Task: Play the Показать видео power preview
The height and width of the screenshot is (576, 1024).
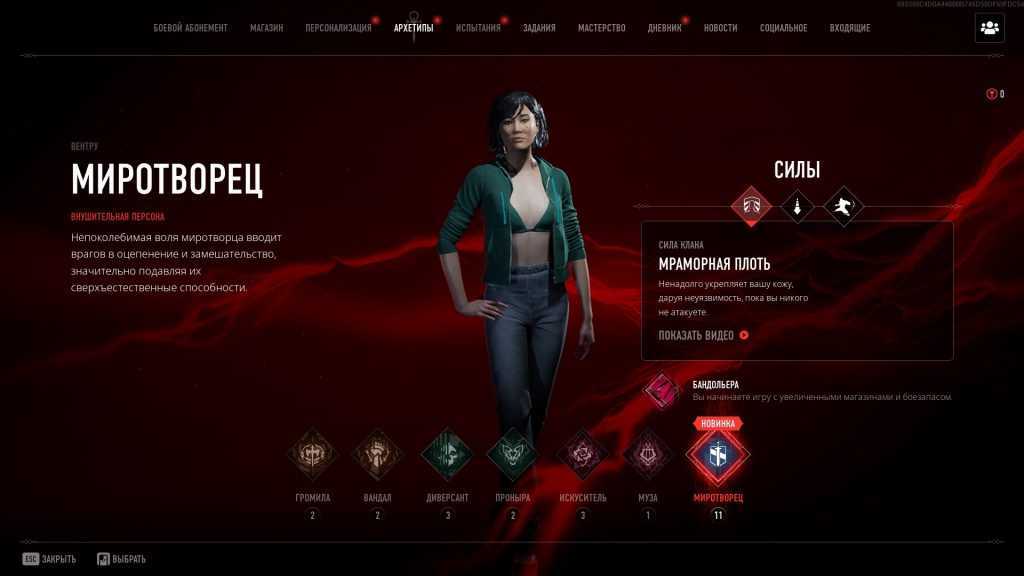Action: [x=703, y=335]
